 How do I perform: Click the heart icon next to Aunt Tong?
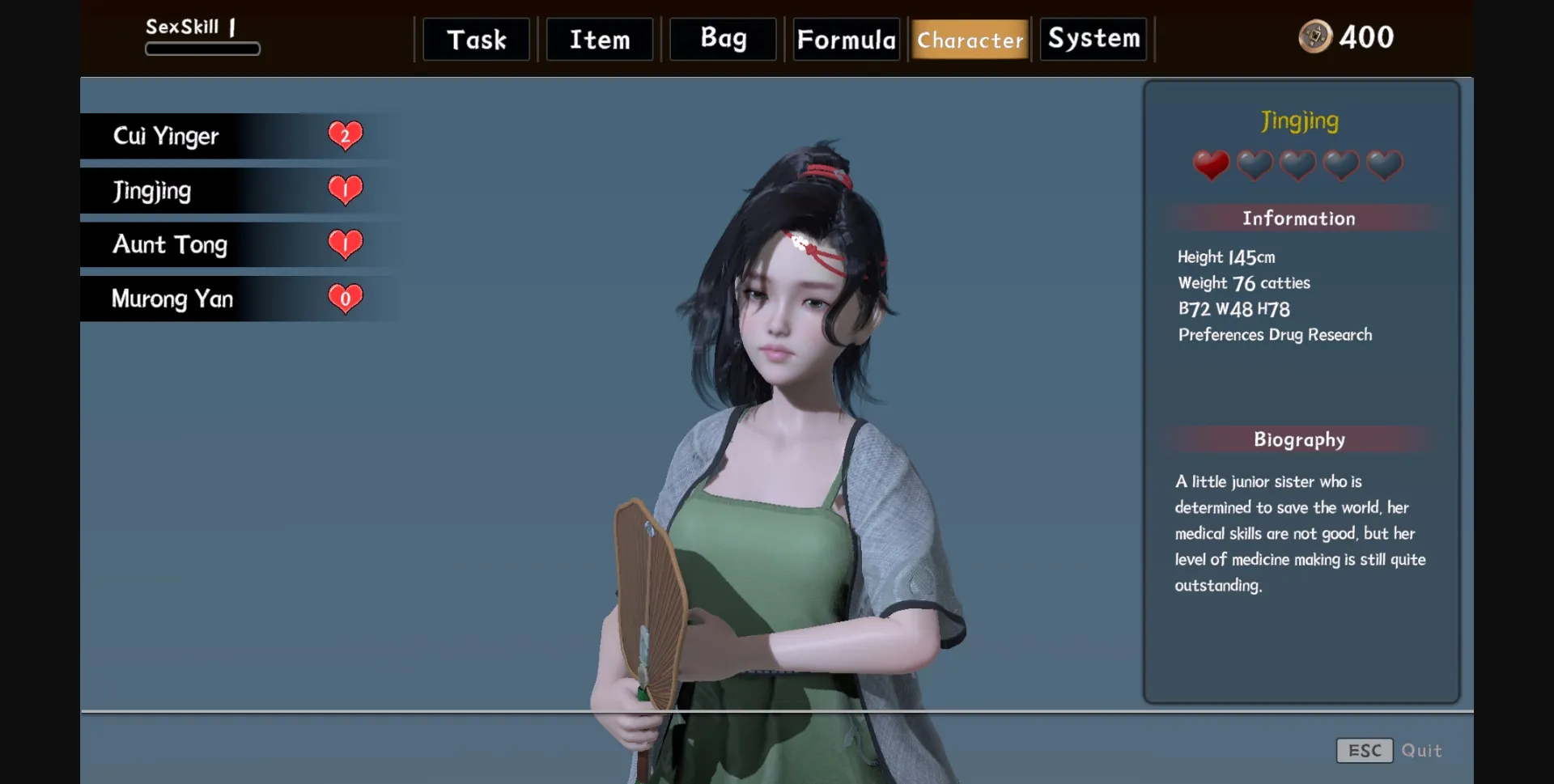click(x=344, y=244)
